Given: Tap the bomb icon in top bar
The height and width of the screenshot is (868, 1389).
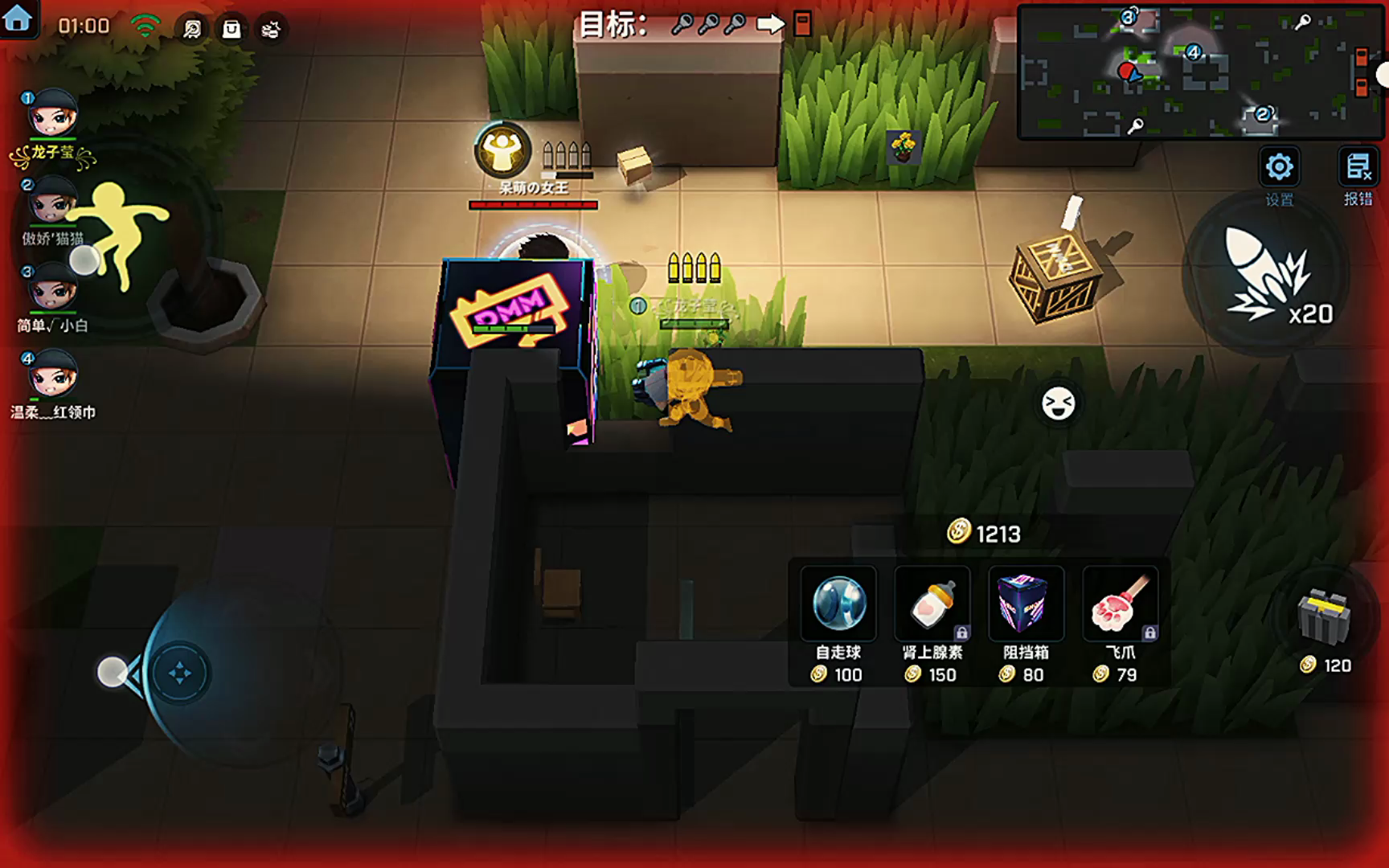Looking at the screenshot, I should tap(271, 30).
